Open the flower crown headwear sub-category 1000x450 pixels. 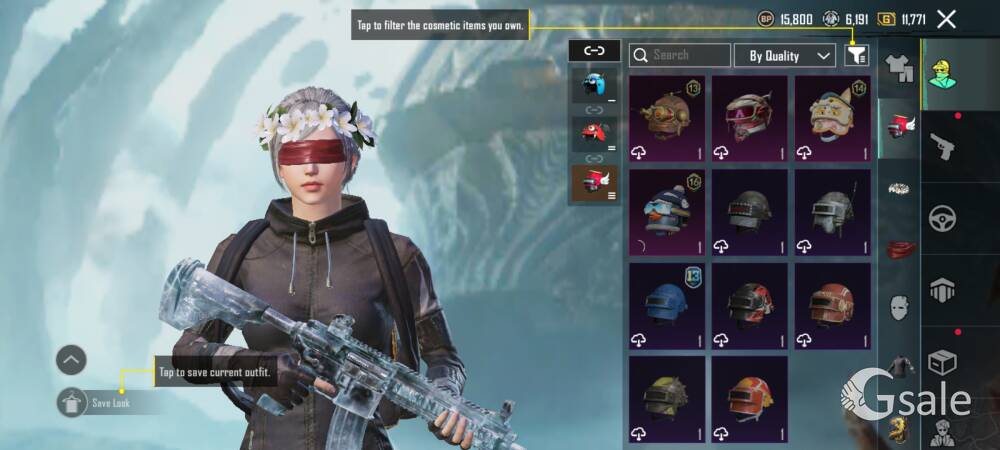tap(900, 188)
